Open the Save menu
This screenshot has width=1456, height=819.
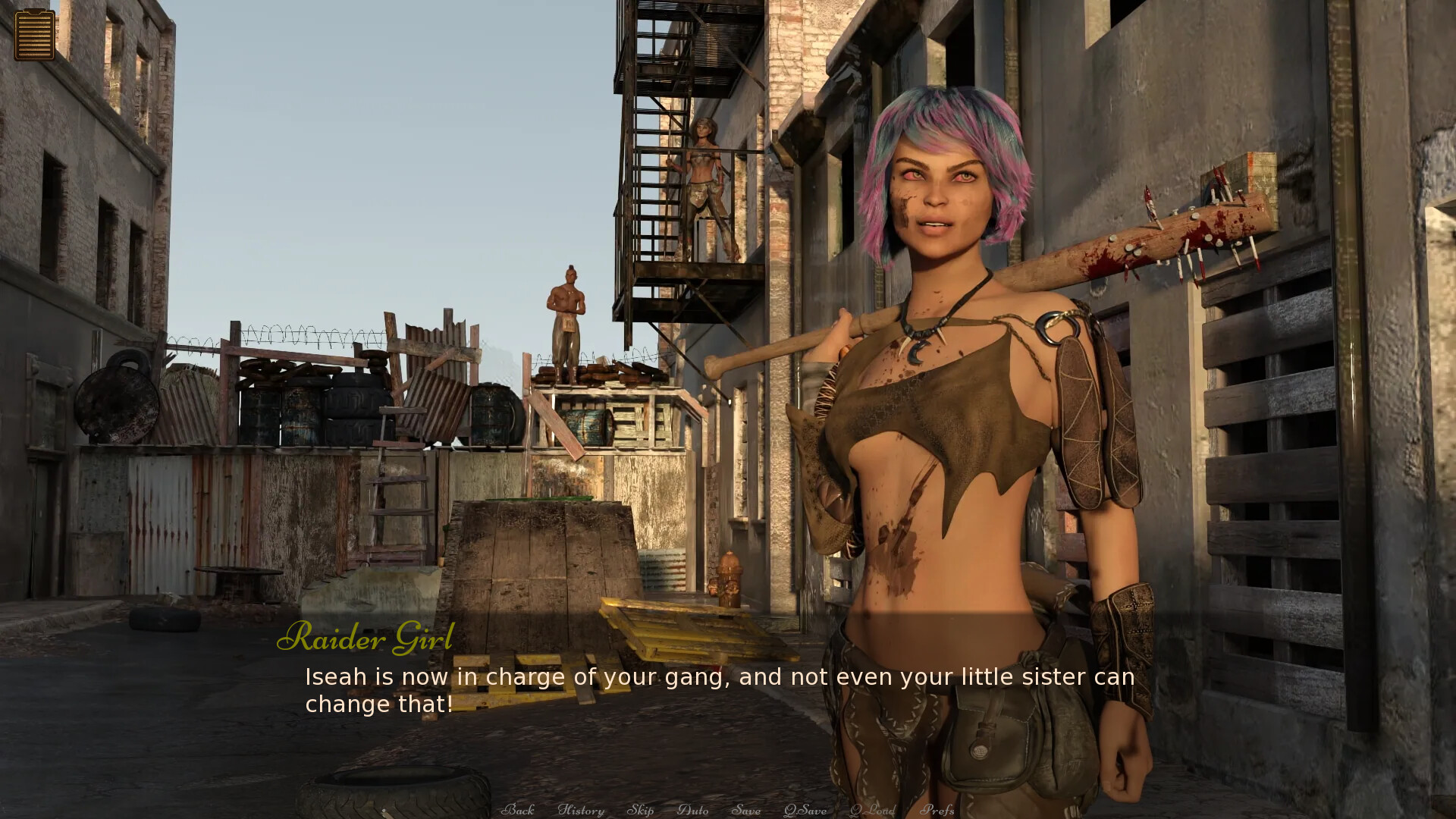click(x=746, y=810)
